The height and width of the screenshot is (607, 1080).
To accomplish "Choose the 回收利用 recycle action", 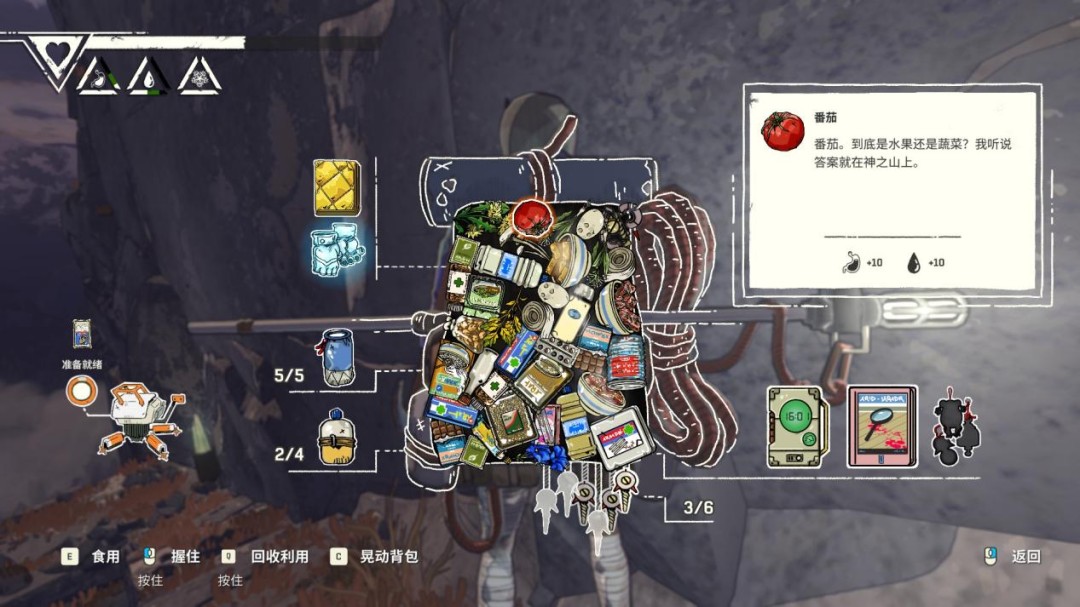I will [279, 557].
